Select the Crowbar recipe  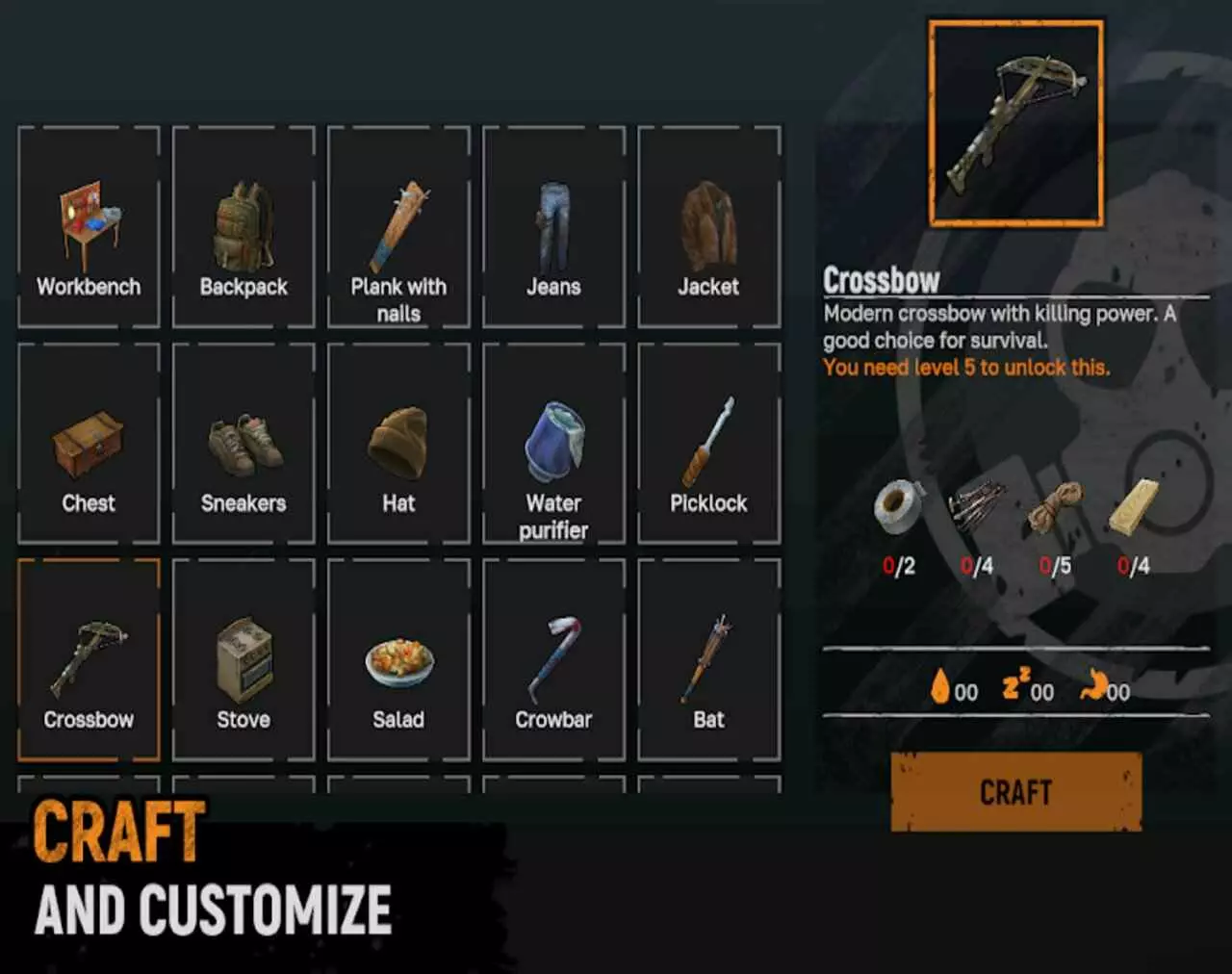click(x=554, y=659)
